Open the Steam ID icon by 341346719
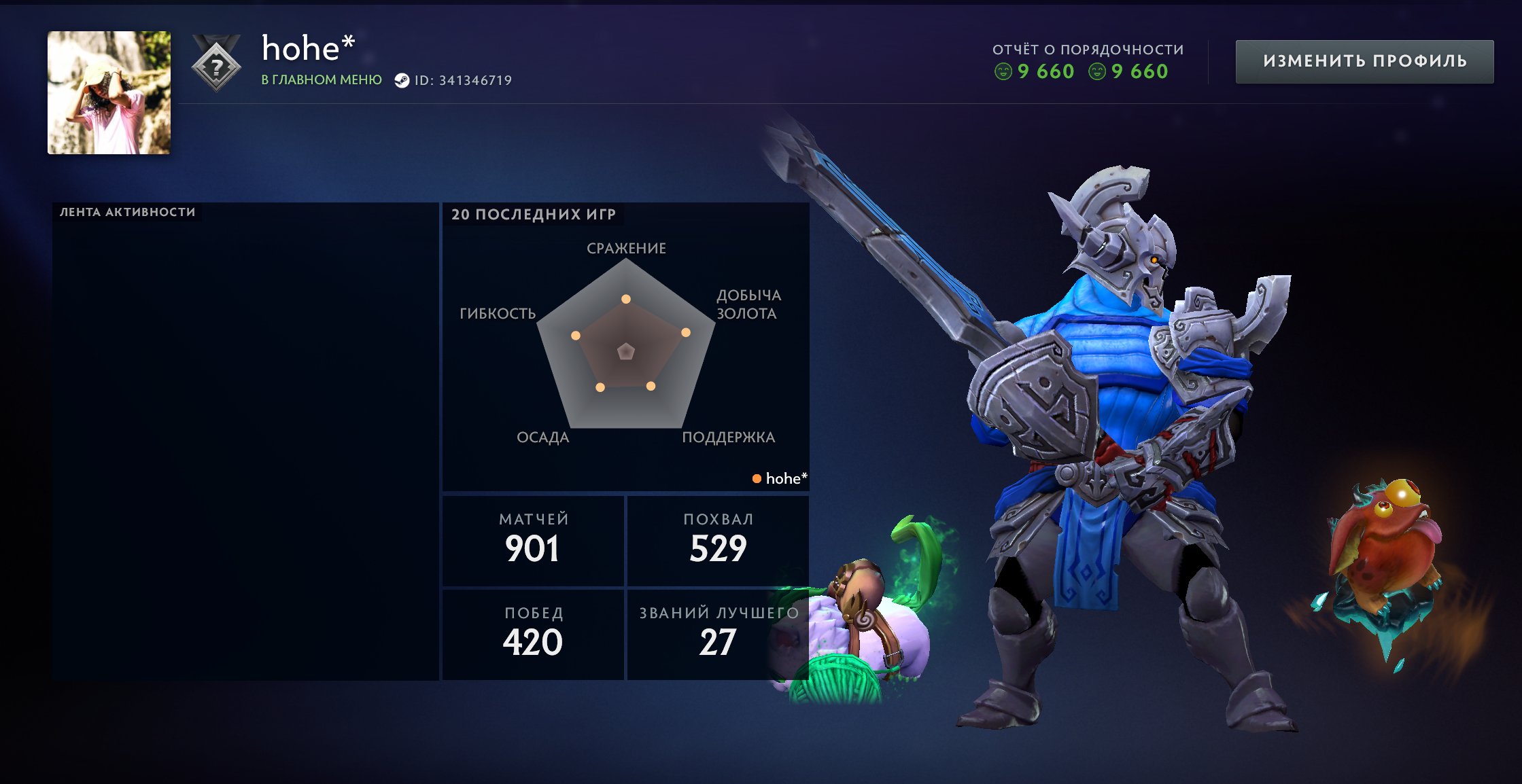 [x=404, y=79]
